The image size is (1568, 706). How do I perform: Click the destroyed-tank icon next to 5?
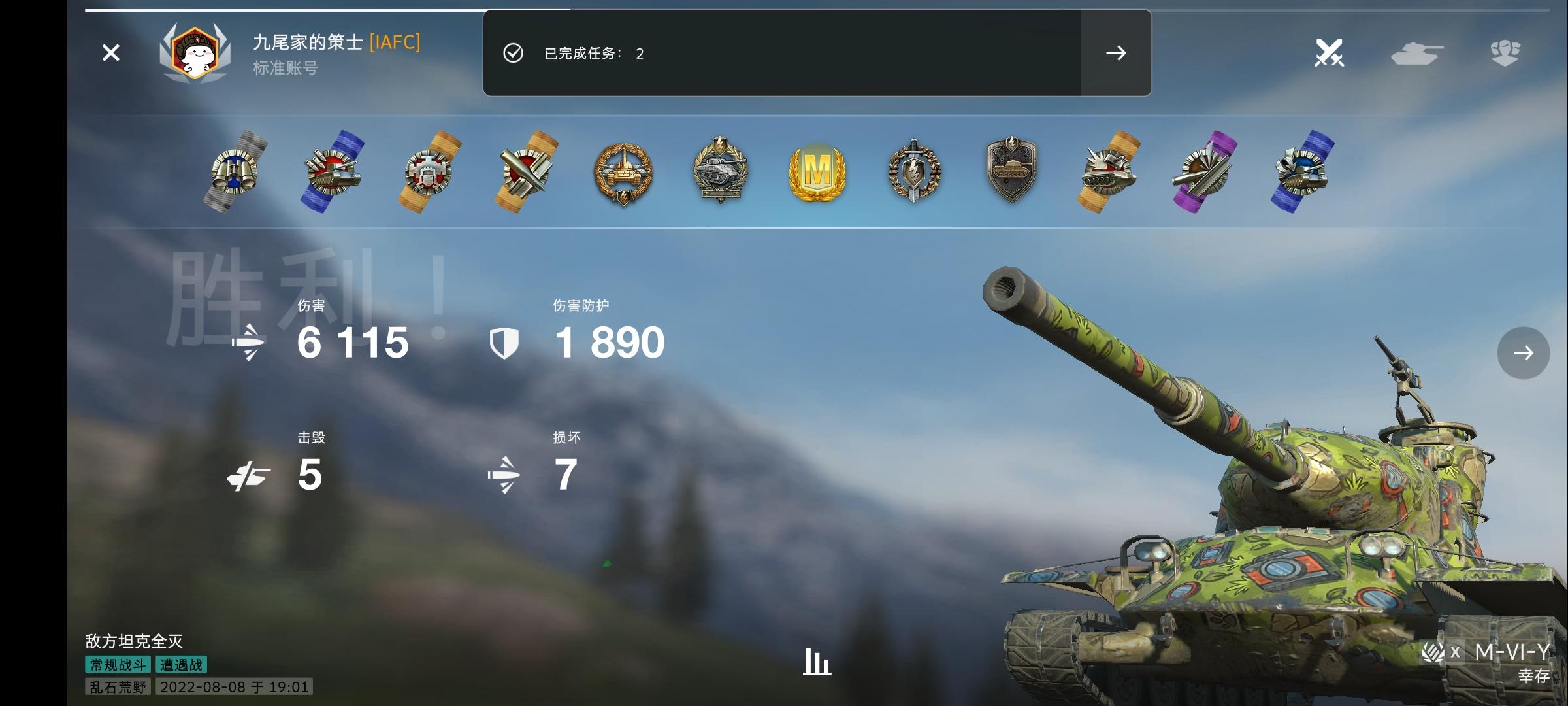tap(250, 475)
